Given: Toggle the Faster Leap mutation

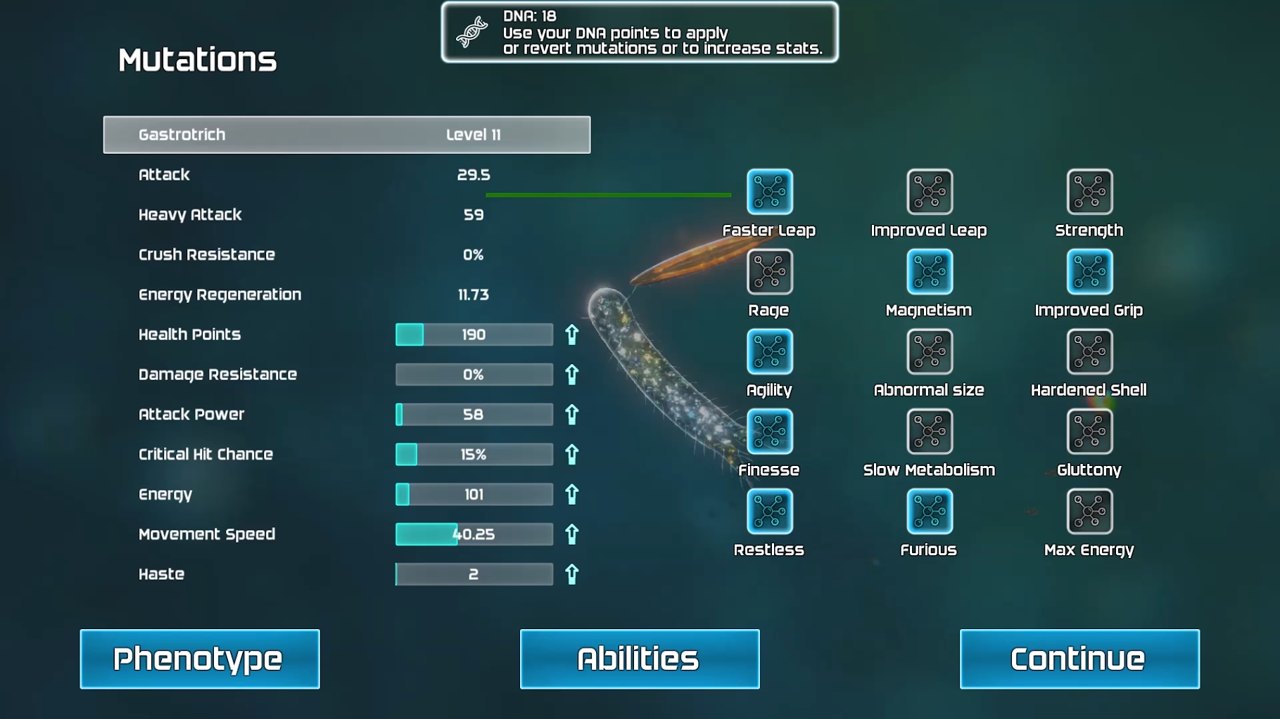Looking at the screenshot, I should pos(769,192).
